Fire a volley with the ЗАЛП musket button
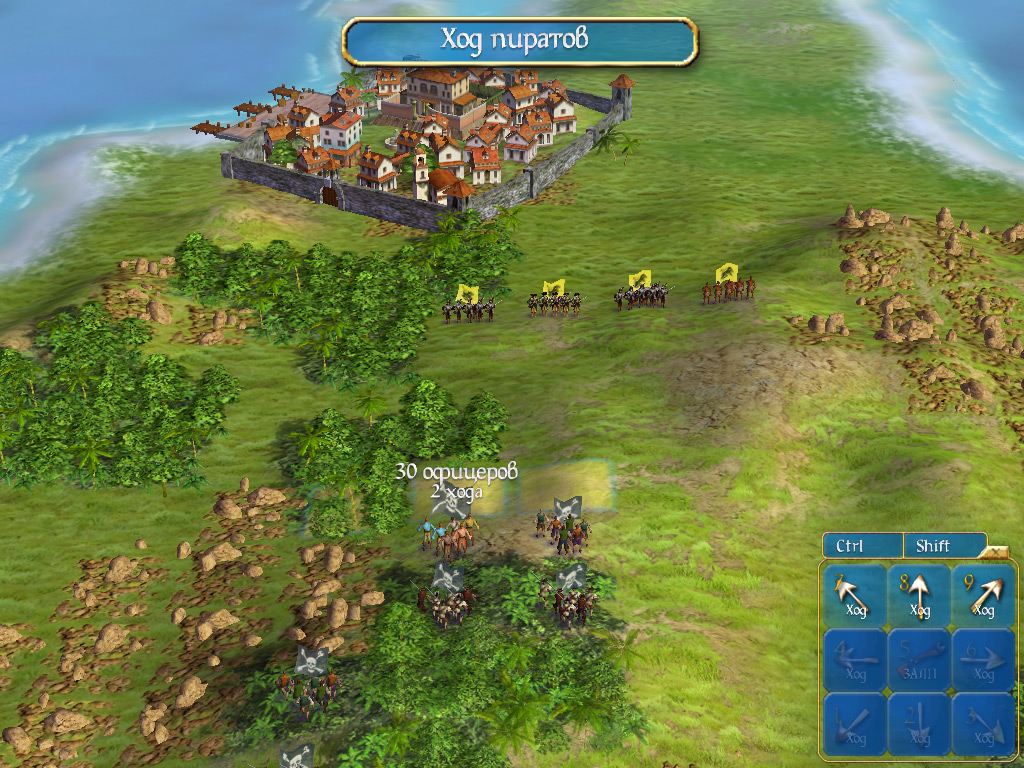This screenshot has height=768, width=1024. 919,659
